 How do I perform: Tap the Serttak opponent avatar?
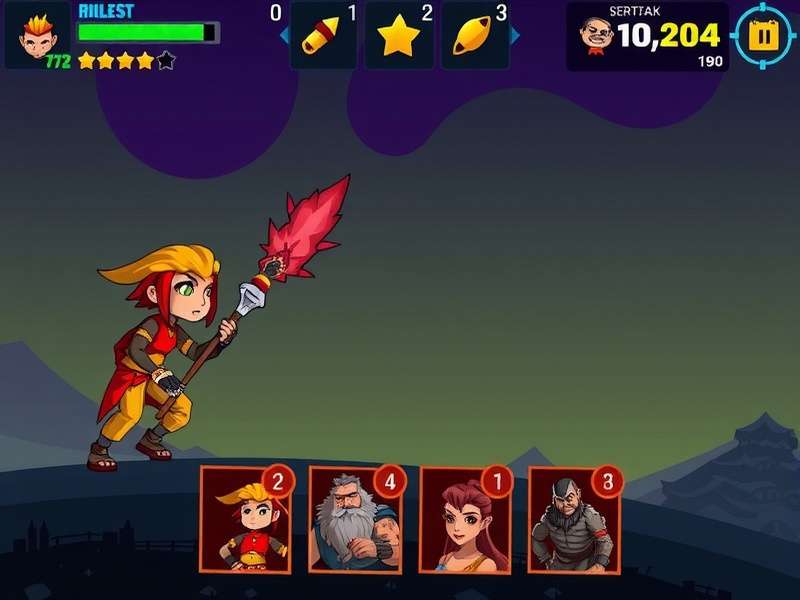point(595,36)
